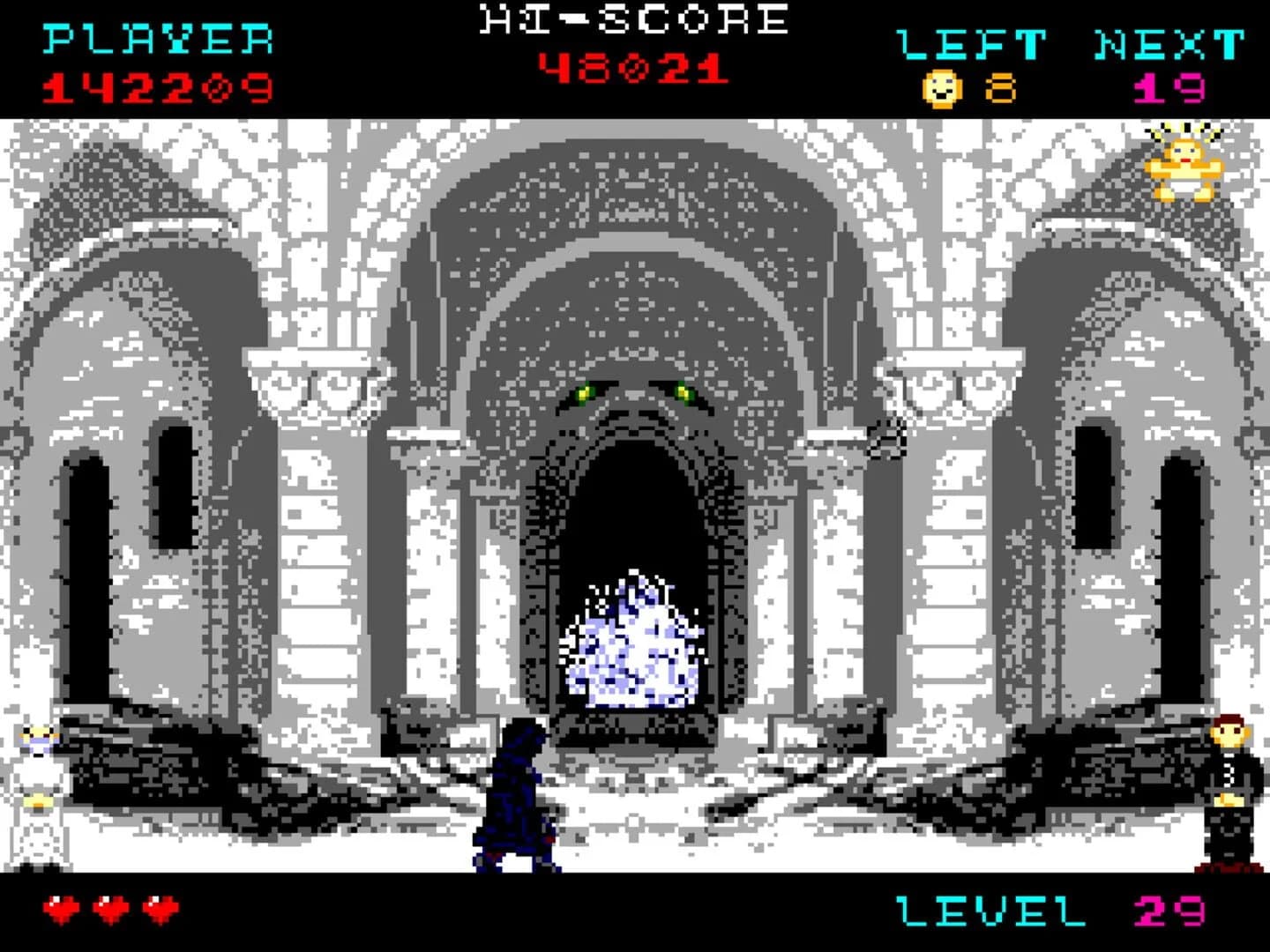
Task: Select the first red heart in health bar
Action: tap(60, 908)
